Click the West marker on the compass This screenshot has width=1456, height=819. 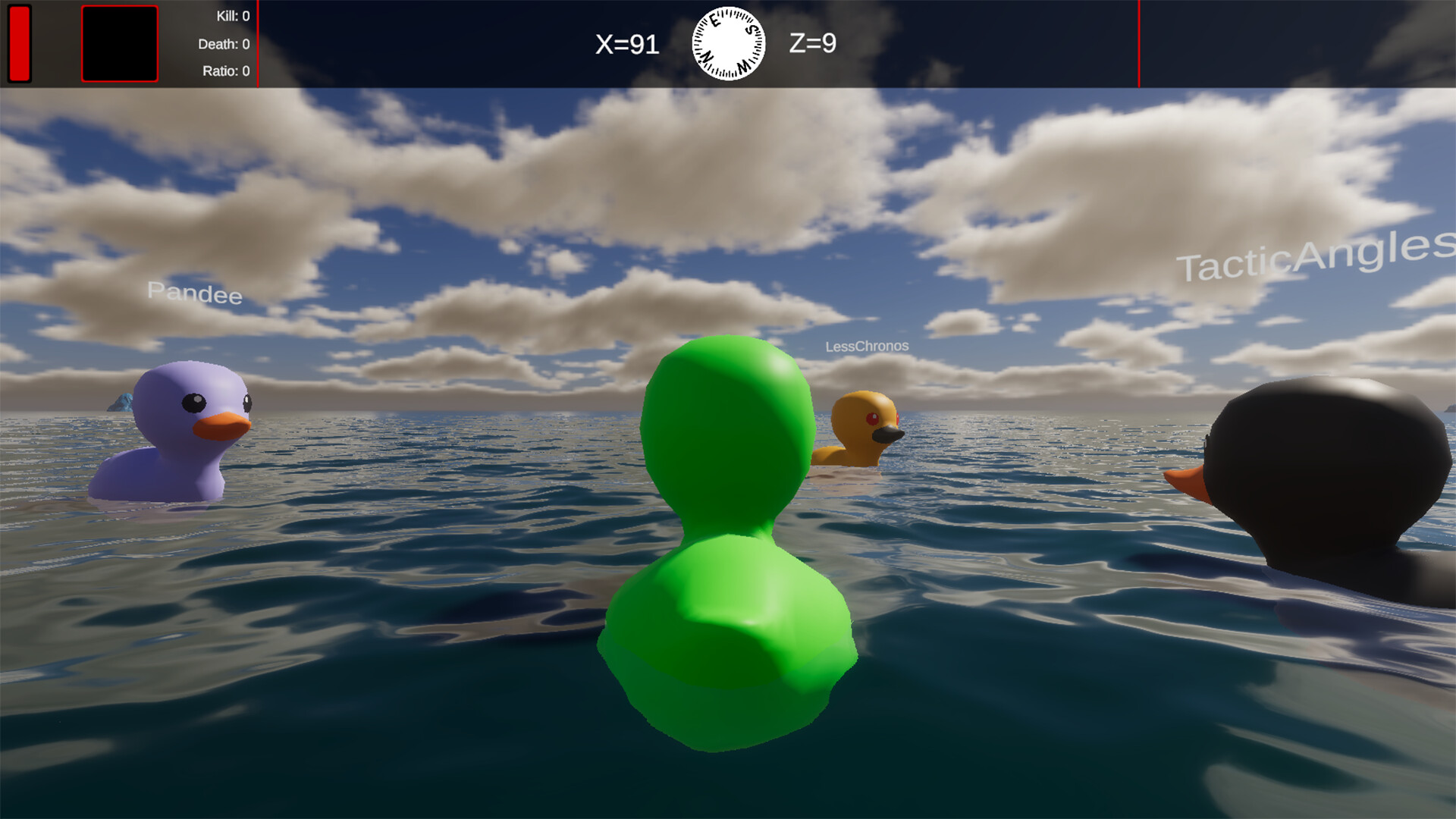[x=744, y=67]
